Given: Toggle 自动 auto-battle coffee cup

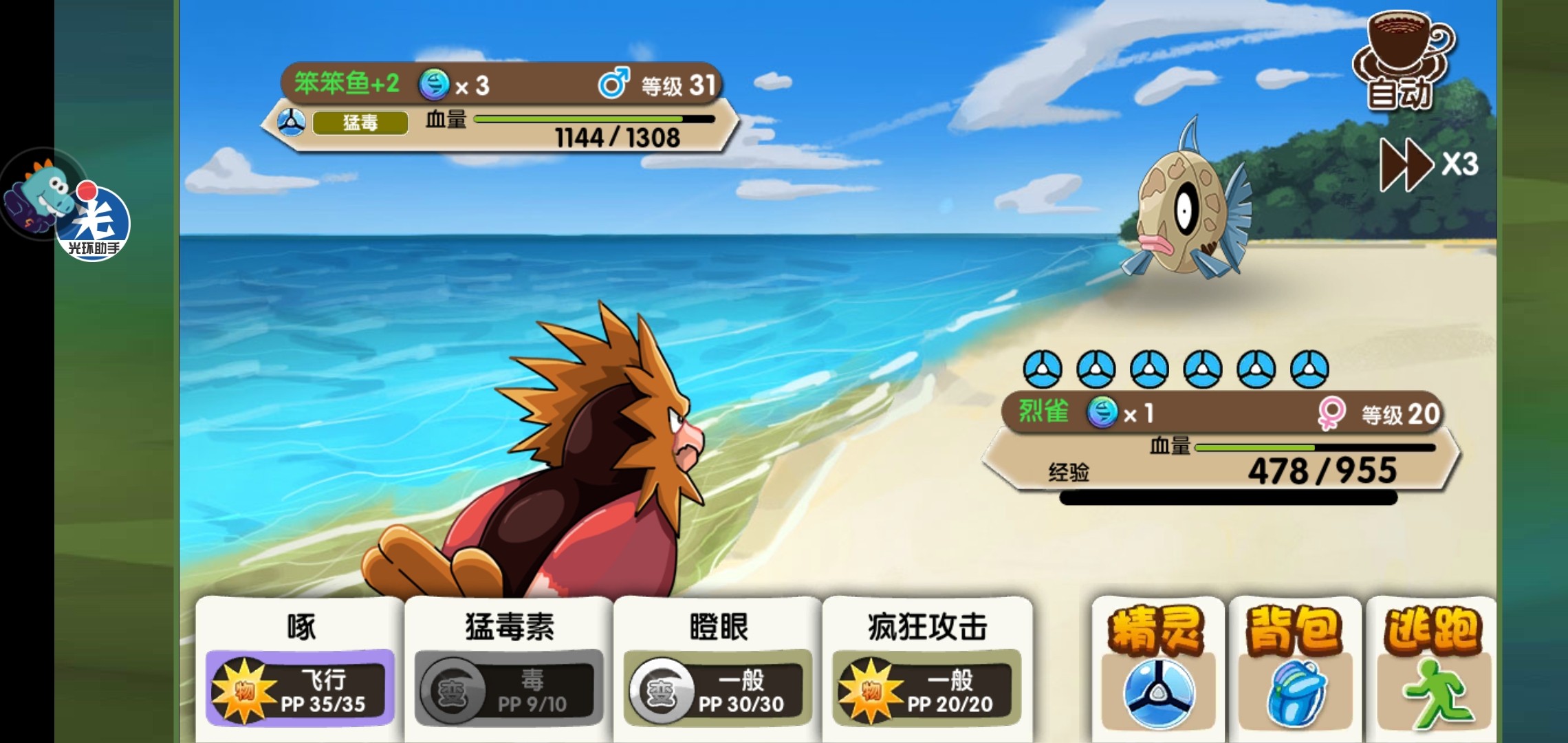Looking at the screenshot, I should [1403, 62].
